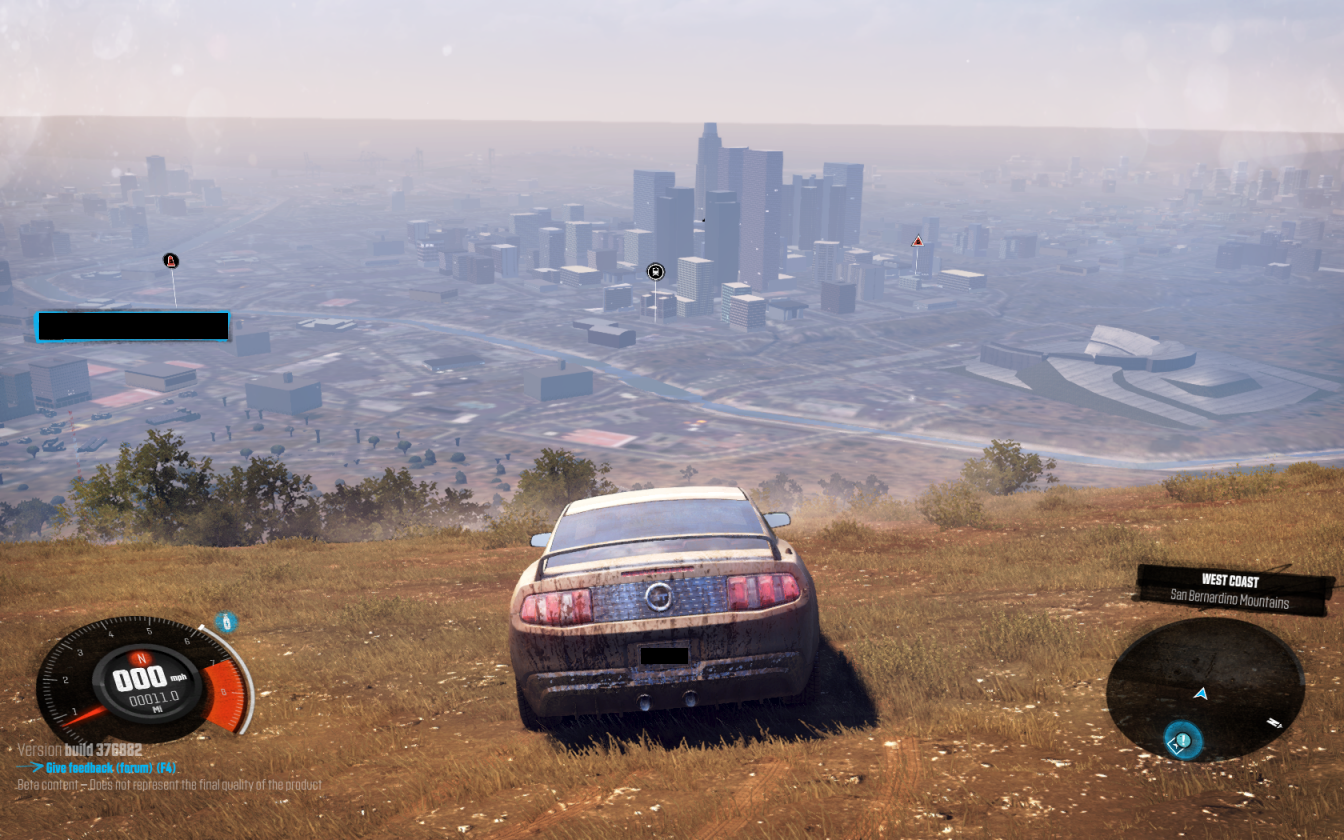The width and height of the screenshot is (1344, 840).
Task: Select the circular mission marker over downtown
Action: pos(655,272)
